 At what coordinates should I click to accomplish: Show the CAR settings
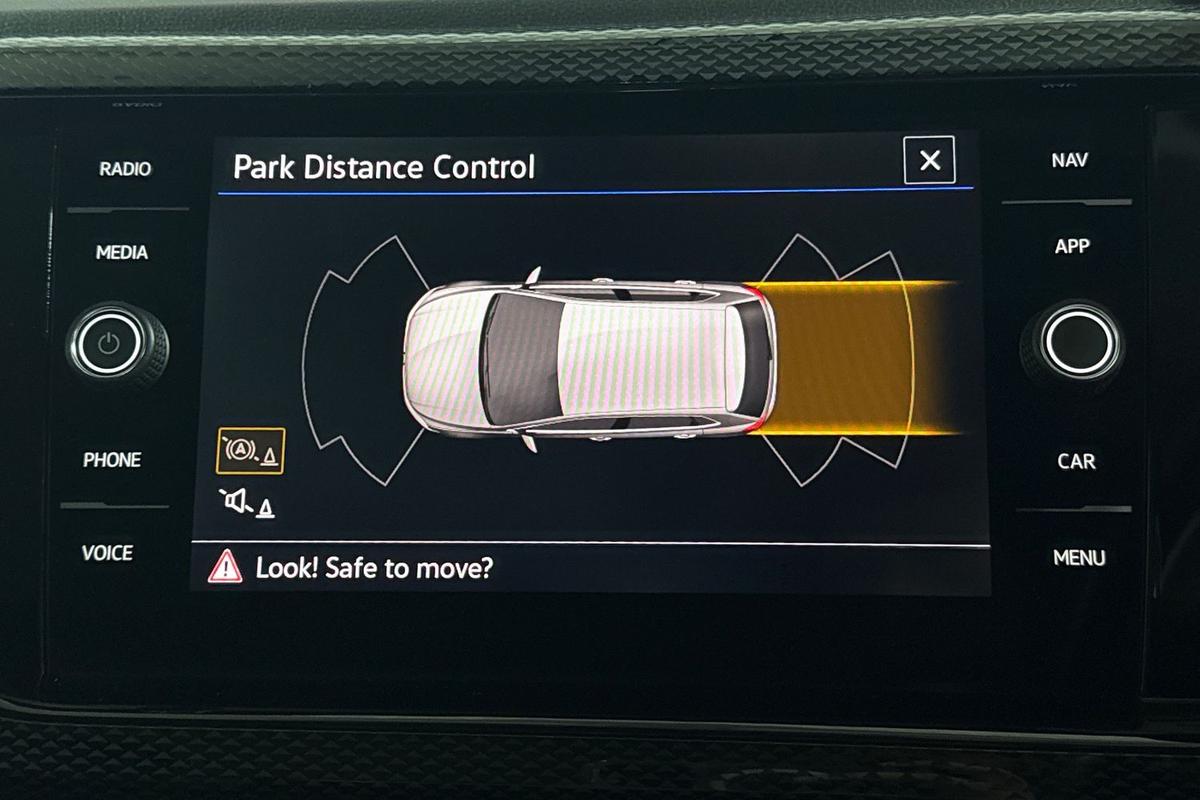click(1076, 462)
